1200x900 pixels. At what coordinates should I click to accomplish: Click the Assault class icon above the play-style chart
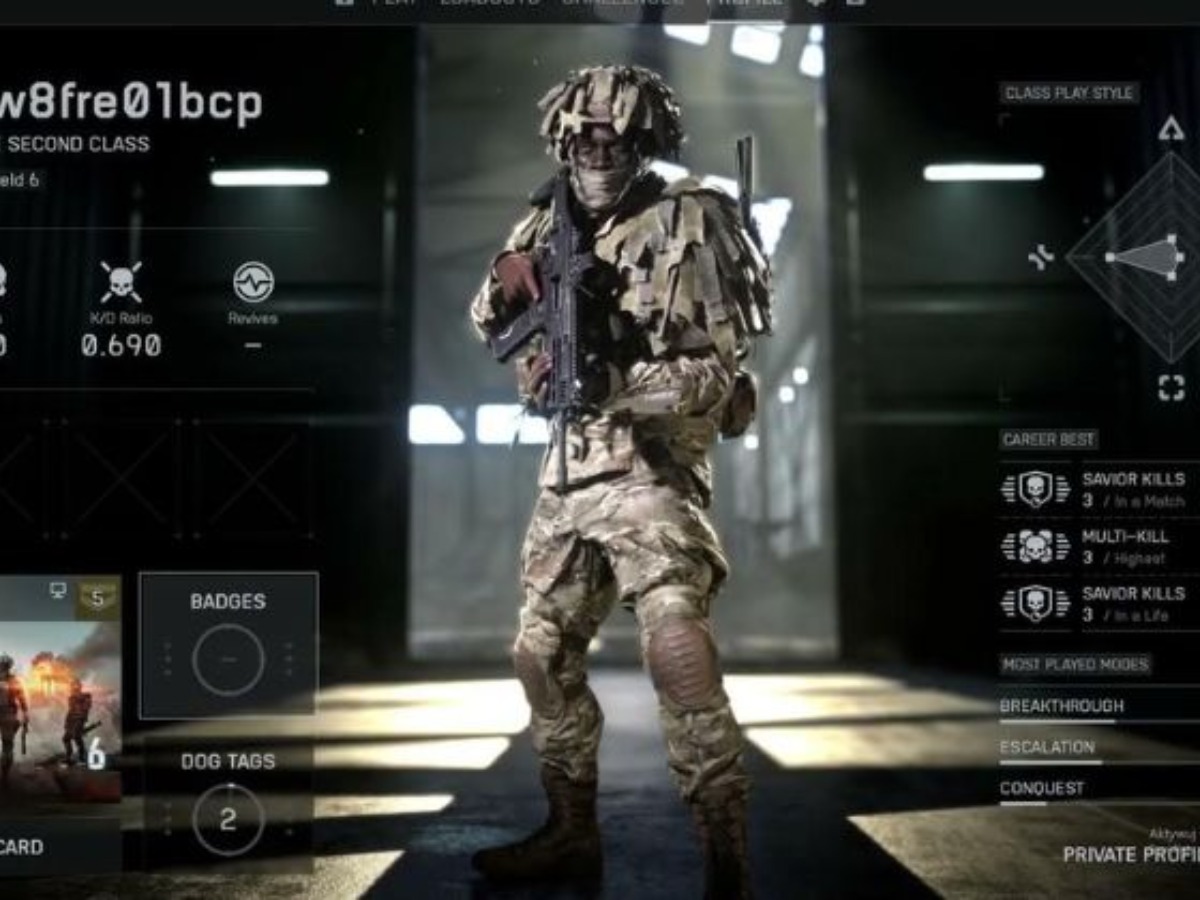point(1170,128)
